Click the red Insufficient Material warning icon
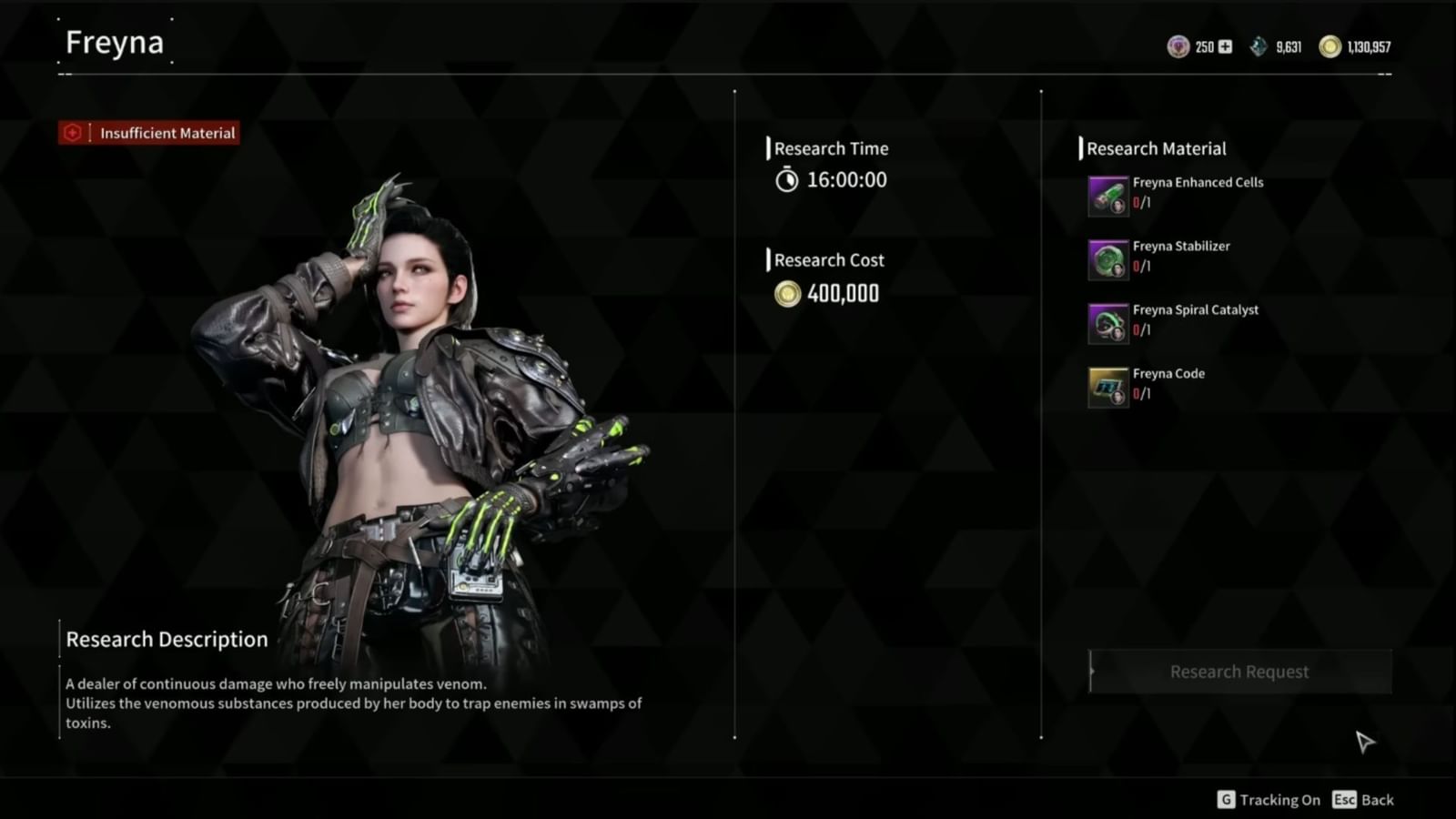Viewport: 1456px width, 819px height. pyautogui.click(x=72, y=133)
